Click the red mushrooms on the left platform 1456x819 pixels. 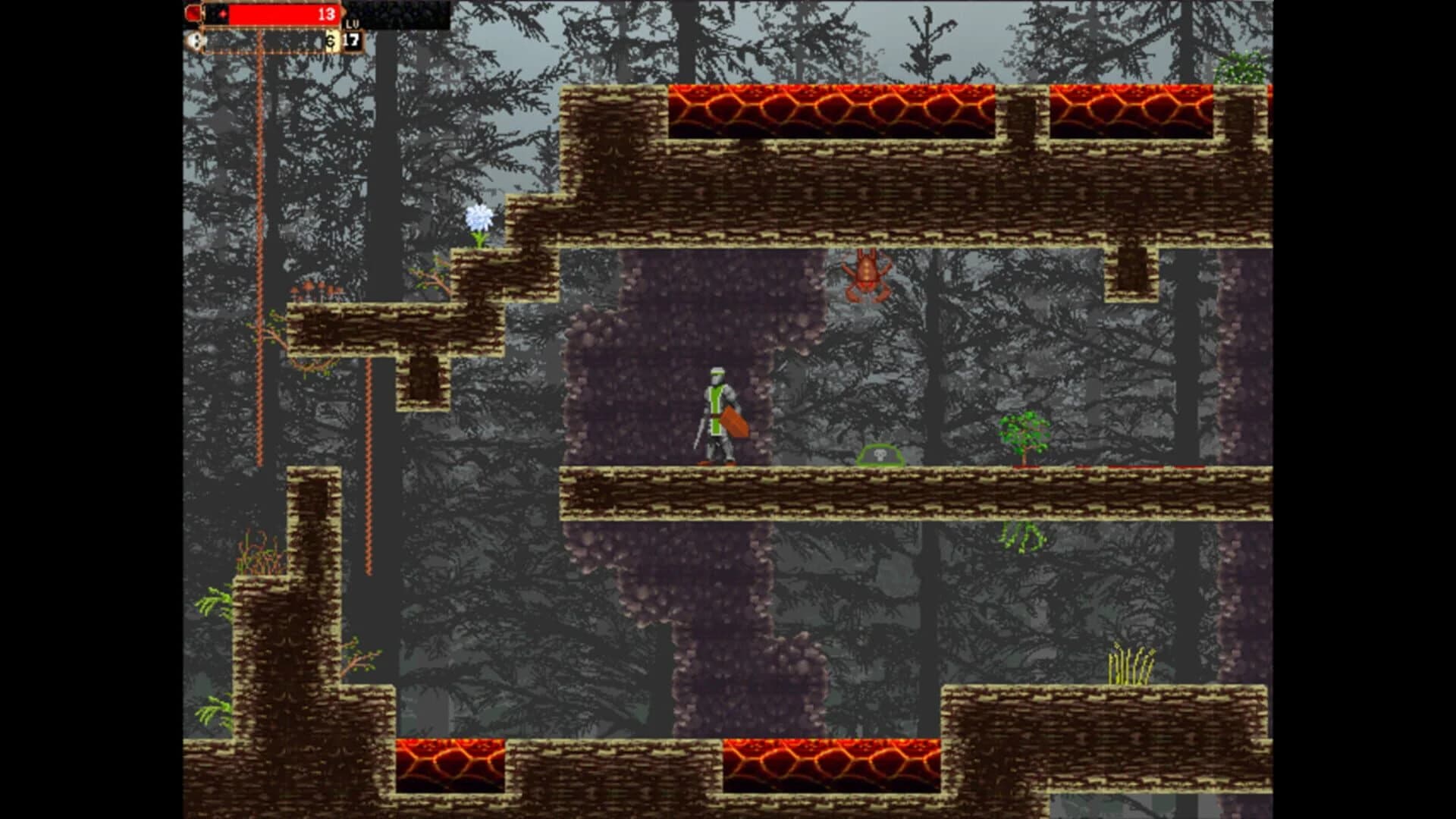pos(315,292)
